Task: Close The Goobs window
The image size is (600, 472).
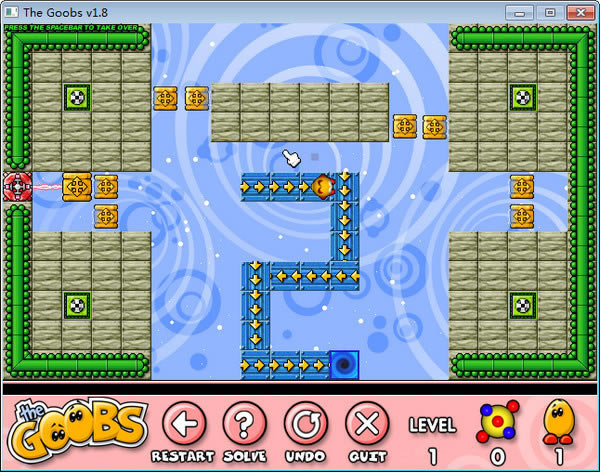Action: coord(578,12)
